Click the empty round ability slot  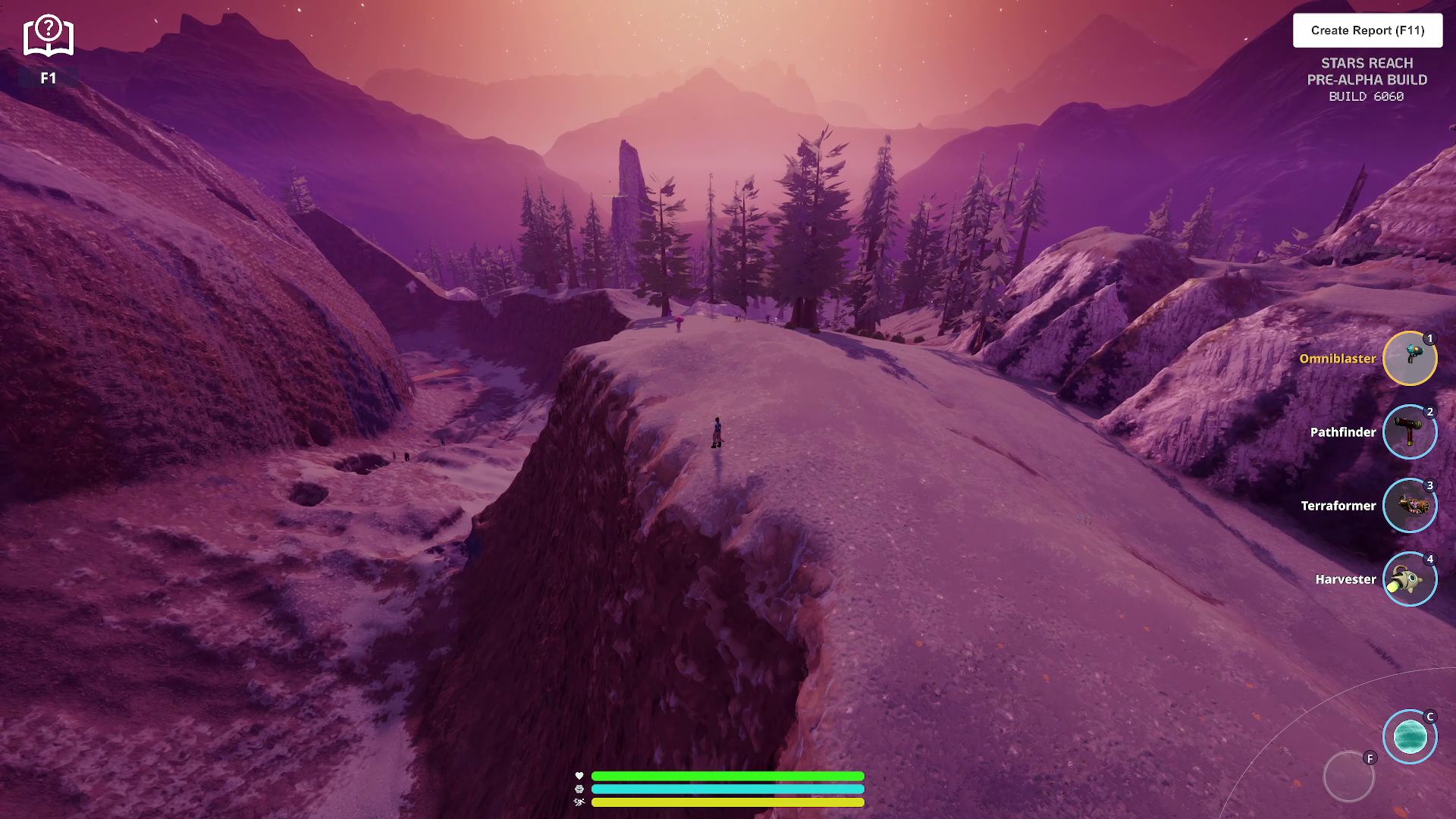point(1348,777)
